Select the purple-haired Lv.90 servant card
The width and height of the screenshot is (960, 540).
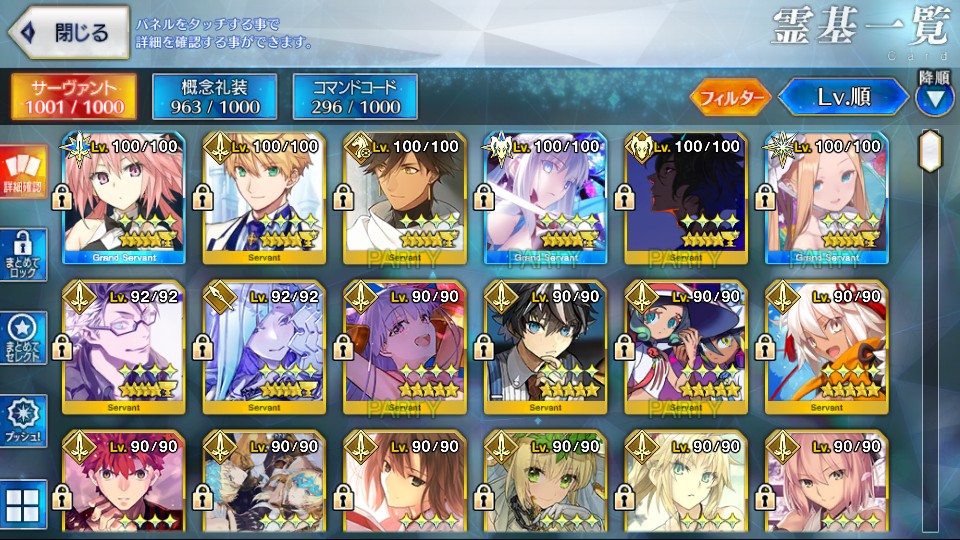pos(404,346)
